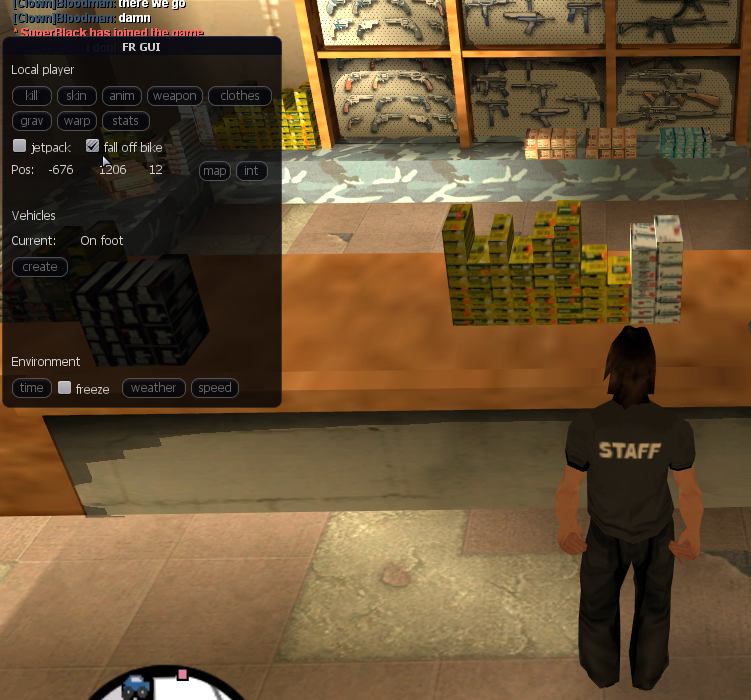The image size is (751, 700).
Task: Show player stats
Action: tap(126, 121)
